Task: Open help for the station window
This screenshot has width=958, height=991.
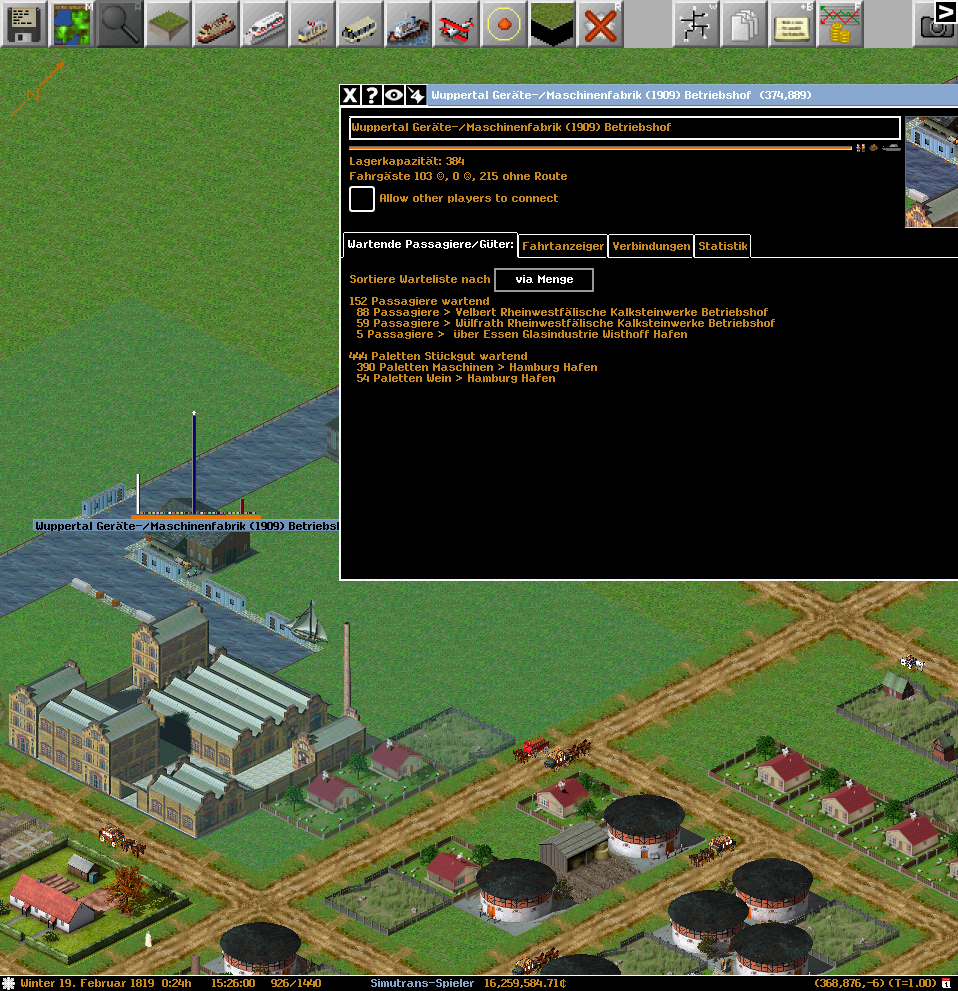Action: [372, 95]
